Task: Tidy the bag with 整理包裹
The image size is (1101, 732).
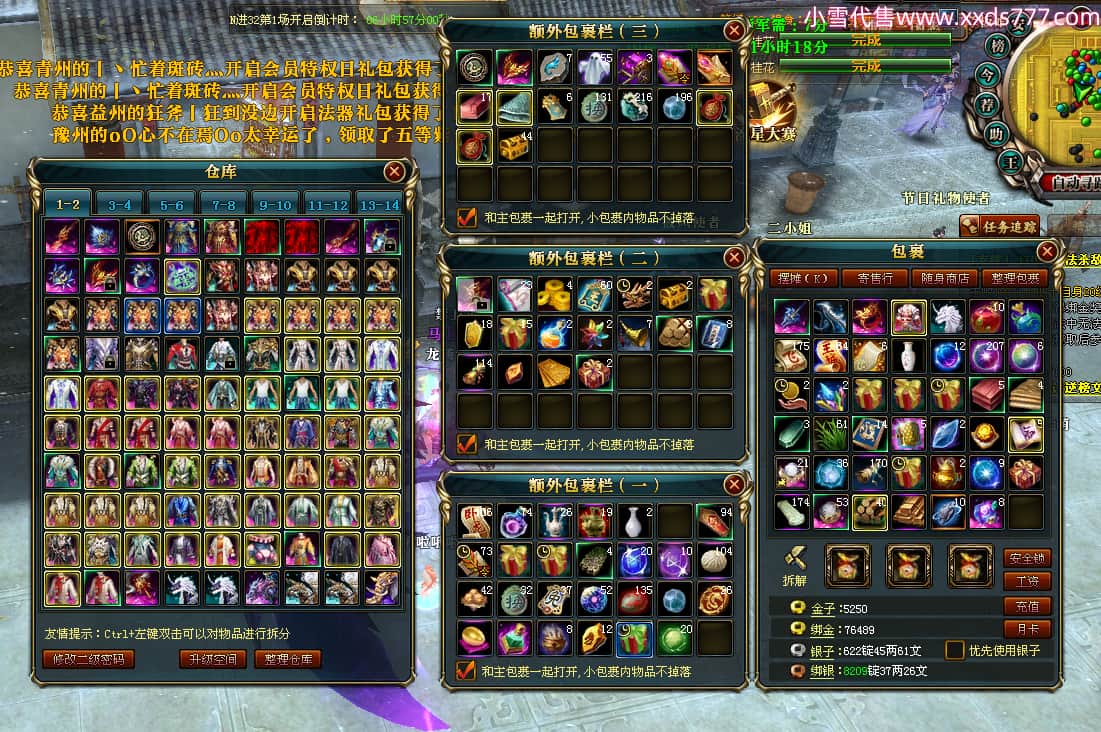Action: (1011, 278)
